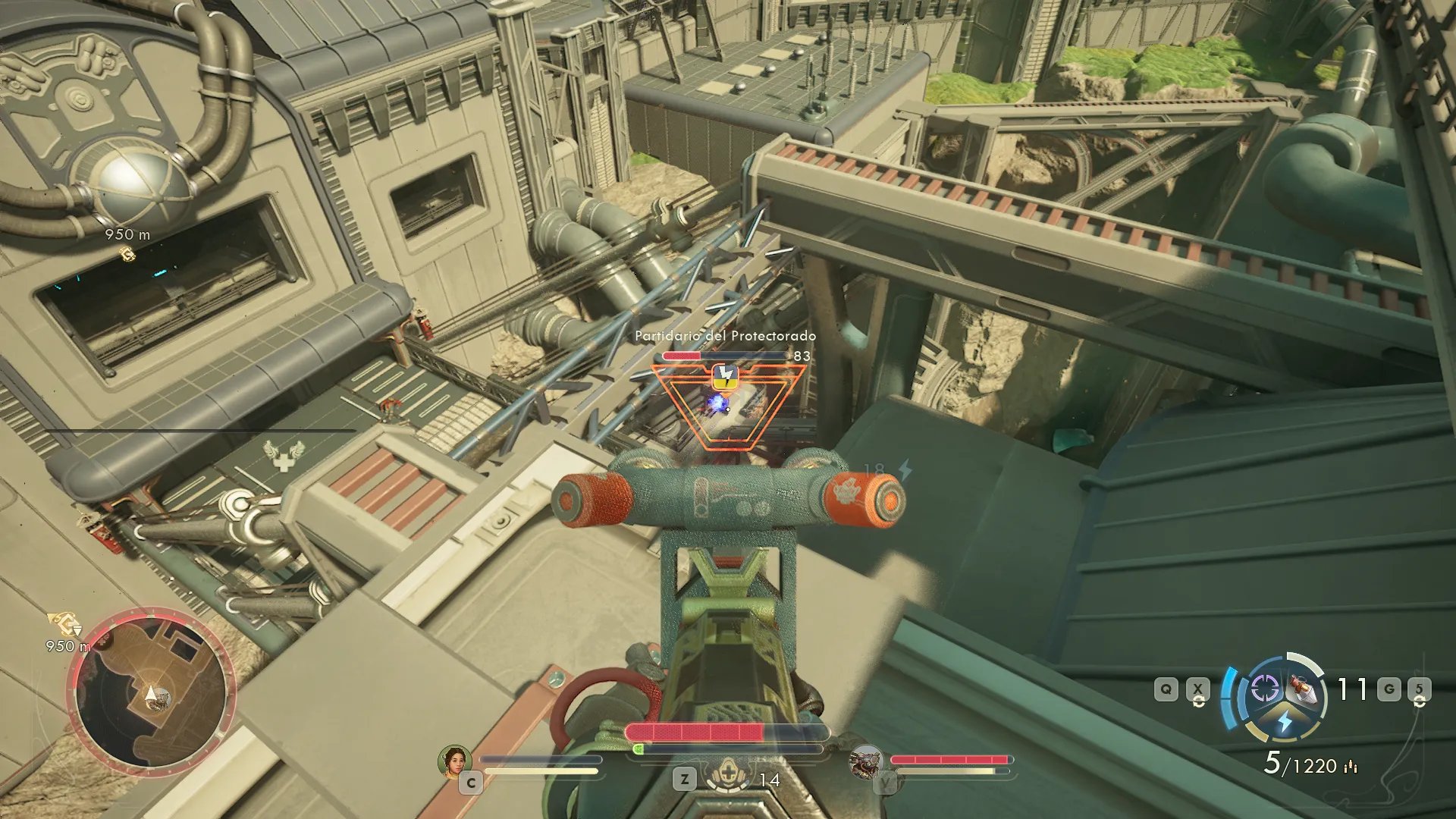Activate the purple crosshair ability
Image resolution: width=1456 pixels, height=819 pixels.
click(1264, 689)
